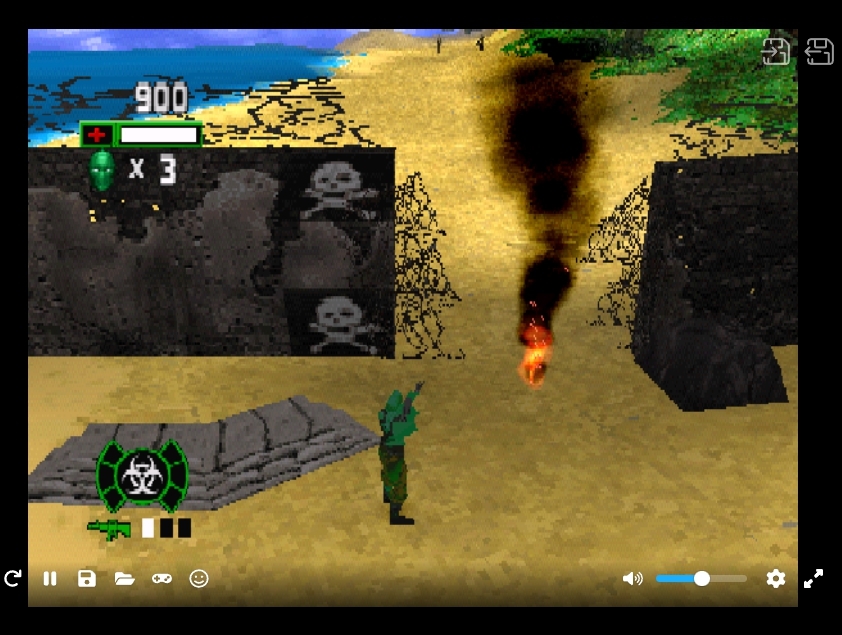Load a state with the folder icon
This screenshot has height=635, width=842.
click(124, 578)
